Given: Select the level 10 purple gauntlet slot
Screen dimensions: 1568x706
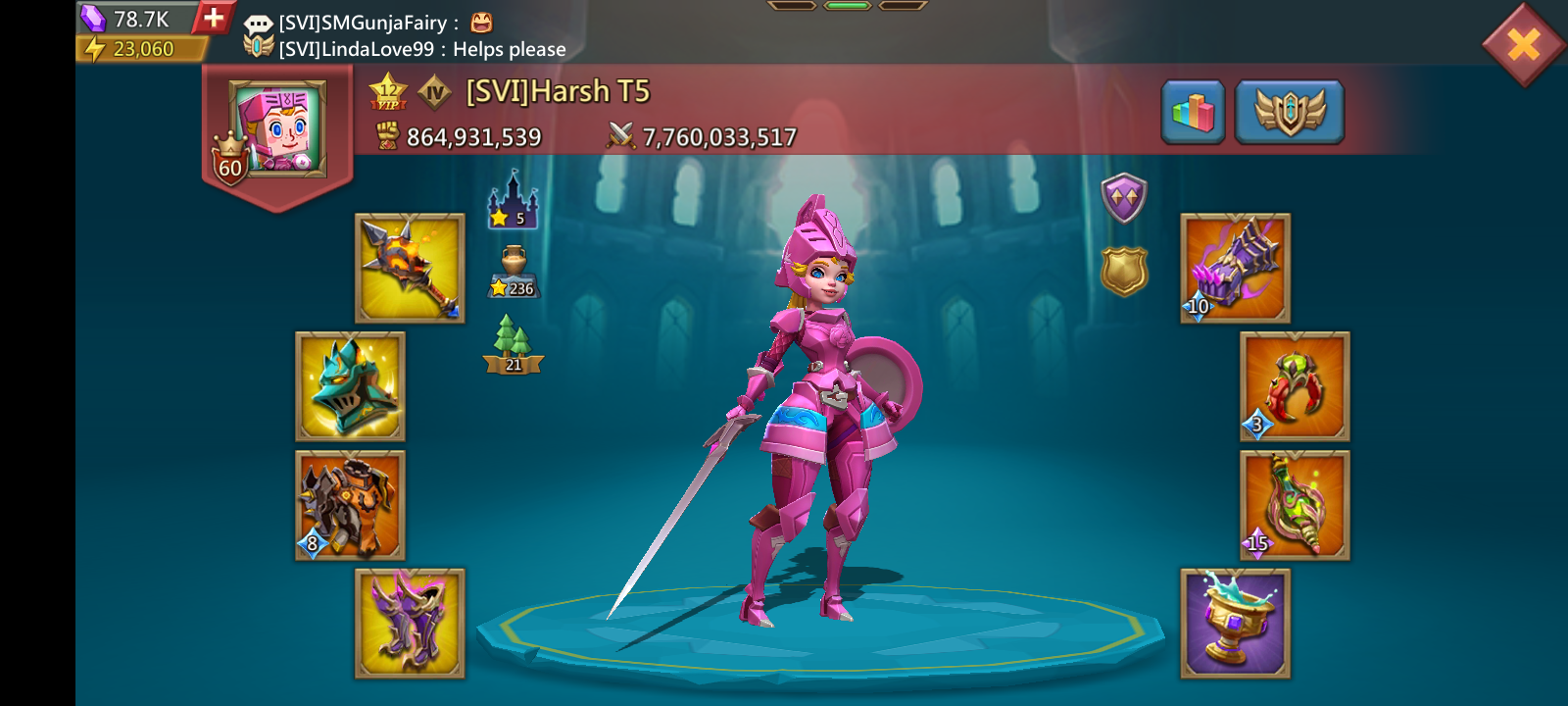Looking at the screenshot, I should (1235, 269).
